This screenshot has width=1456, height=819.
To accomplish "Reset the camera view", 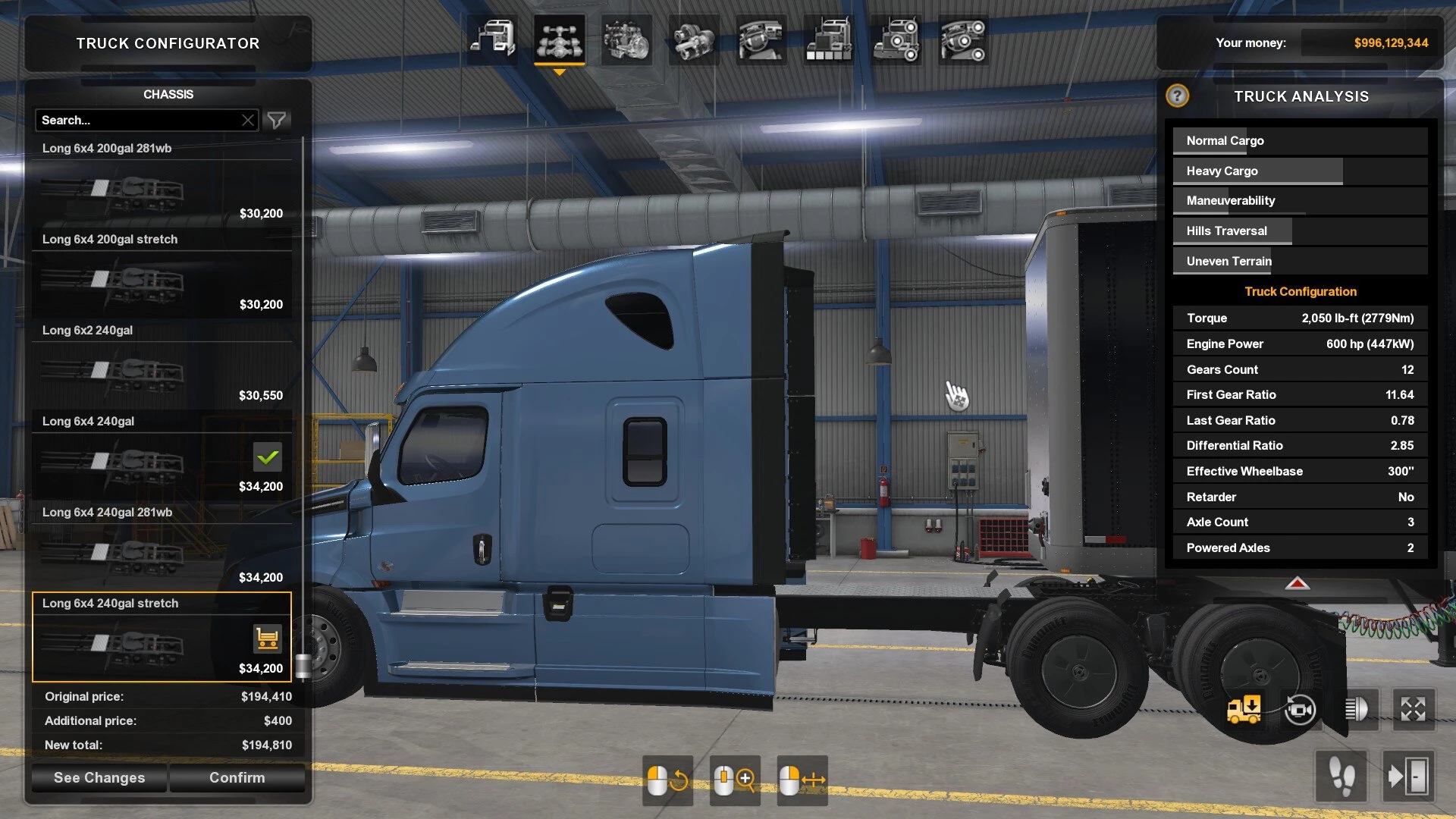I will pos(1300,710).
